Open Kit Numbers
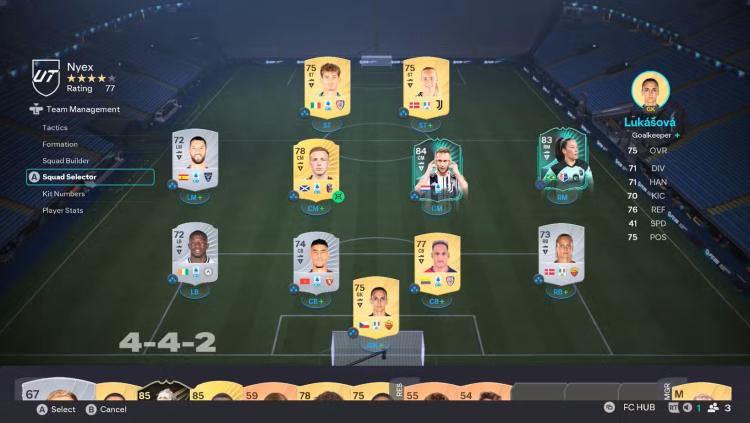750x423 pixels. (x=63, y=193)
